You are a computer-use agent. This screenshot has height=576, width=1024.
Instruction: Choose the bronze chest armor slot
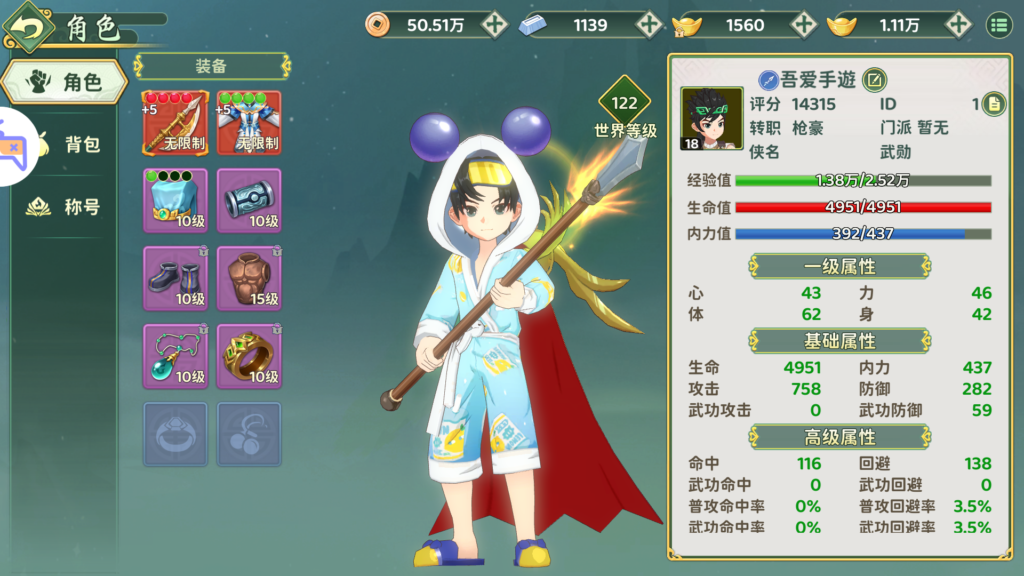(x=249, y=277)
